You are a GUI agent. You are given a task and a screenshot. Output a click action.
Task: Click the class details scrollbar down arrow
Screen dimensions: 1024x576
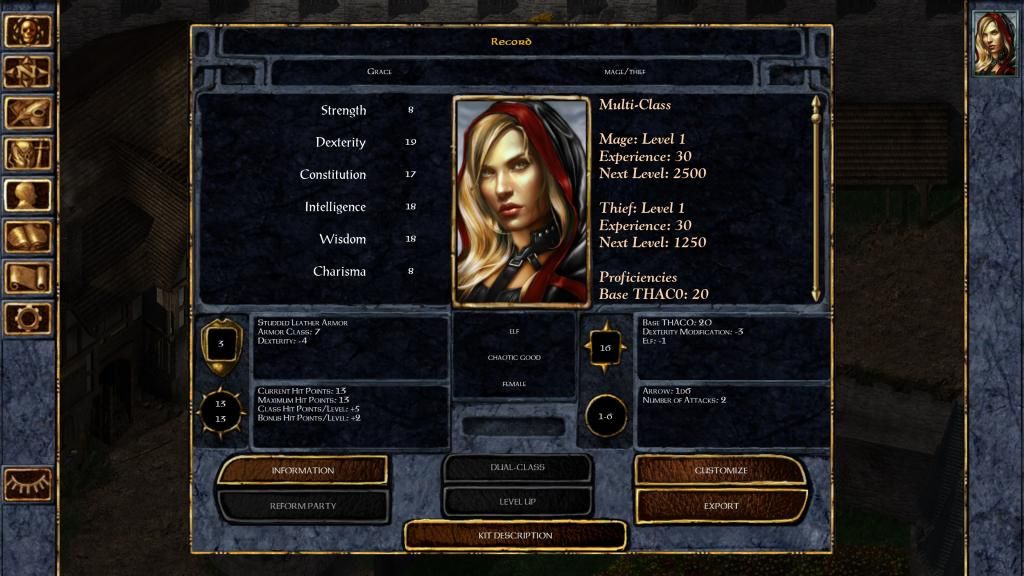[816, 294]
